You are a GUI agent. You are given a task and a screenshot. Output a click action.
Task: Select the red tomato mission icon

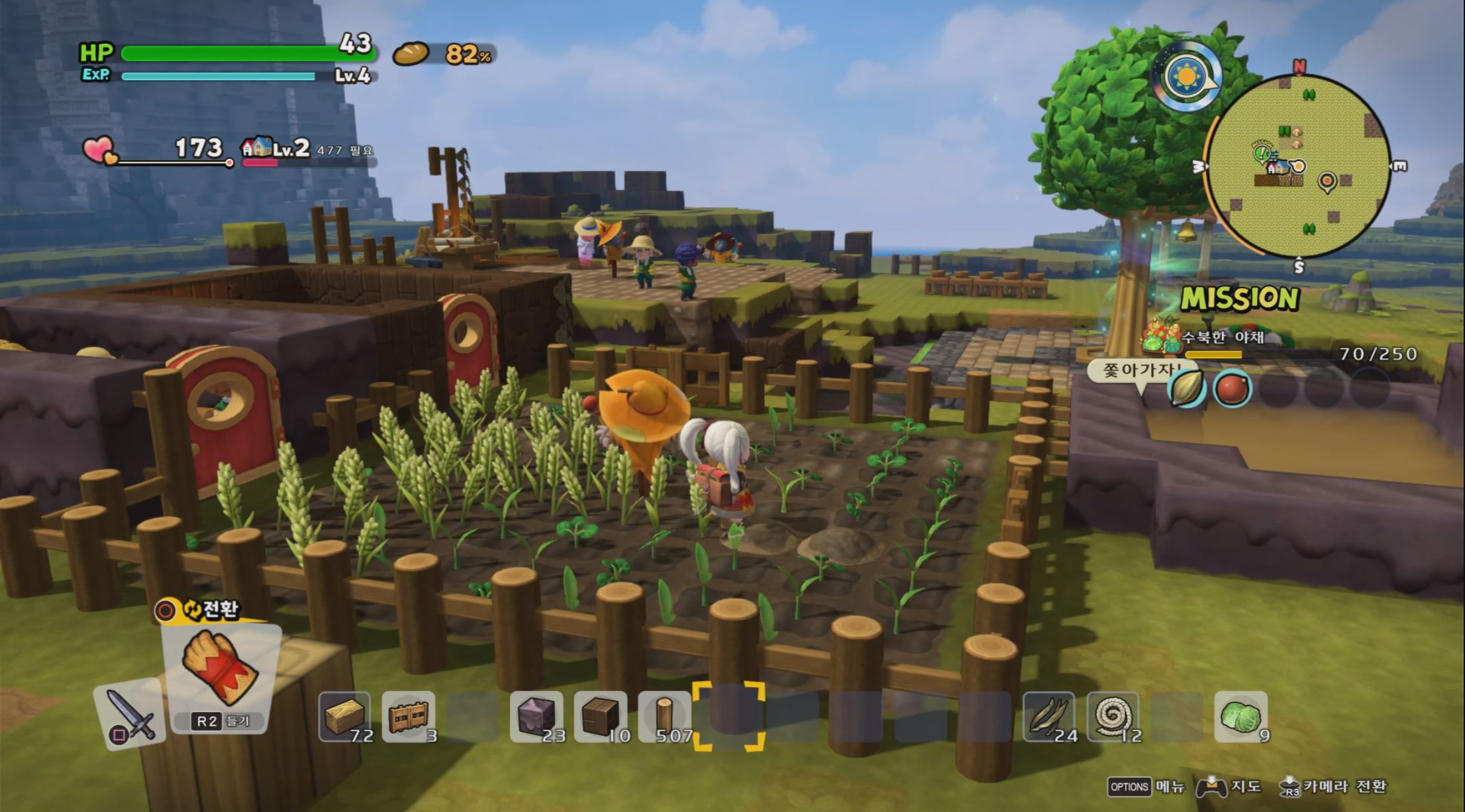coord(1232,389)
